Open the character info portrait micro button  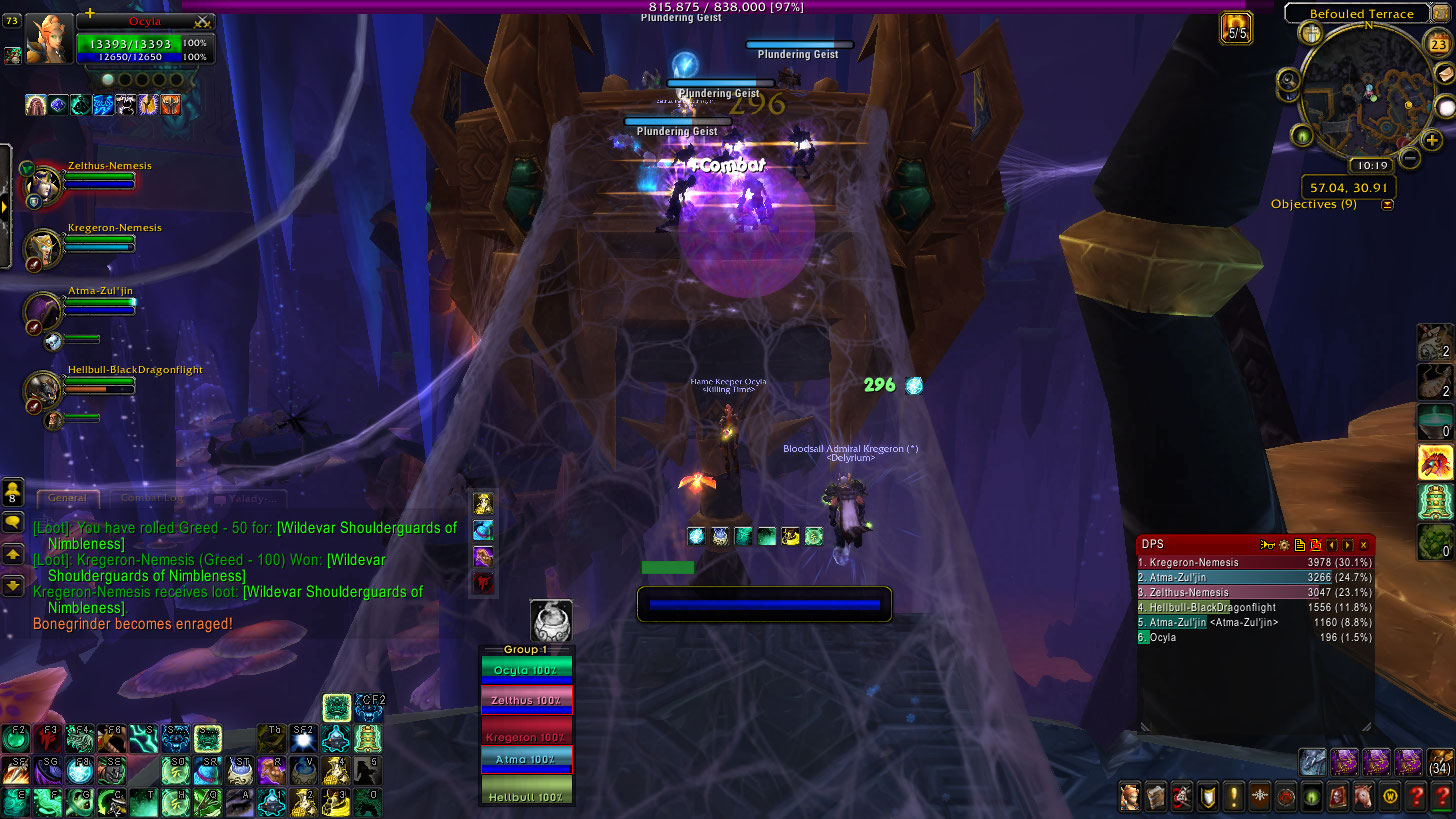[x=1129, y=798]
